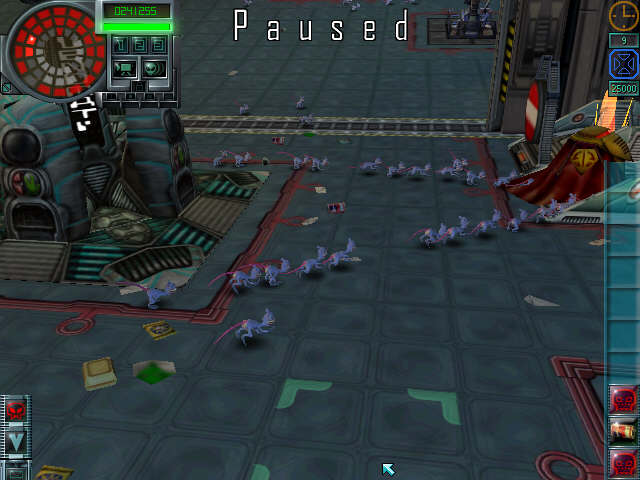Click the circular red radar minimap
The width and height of the screenshot is (640, 480).
55,44
